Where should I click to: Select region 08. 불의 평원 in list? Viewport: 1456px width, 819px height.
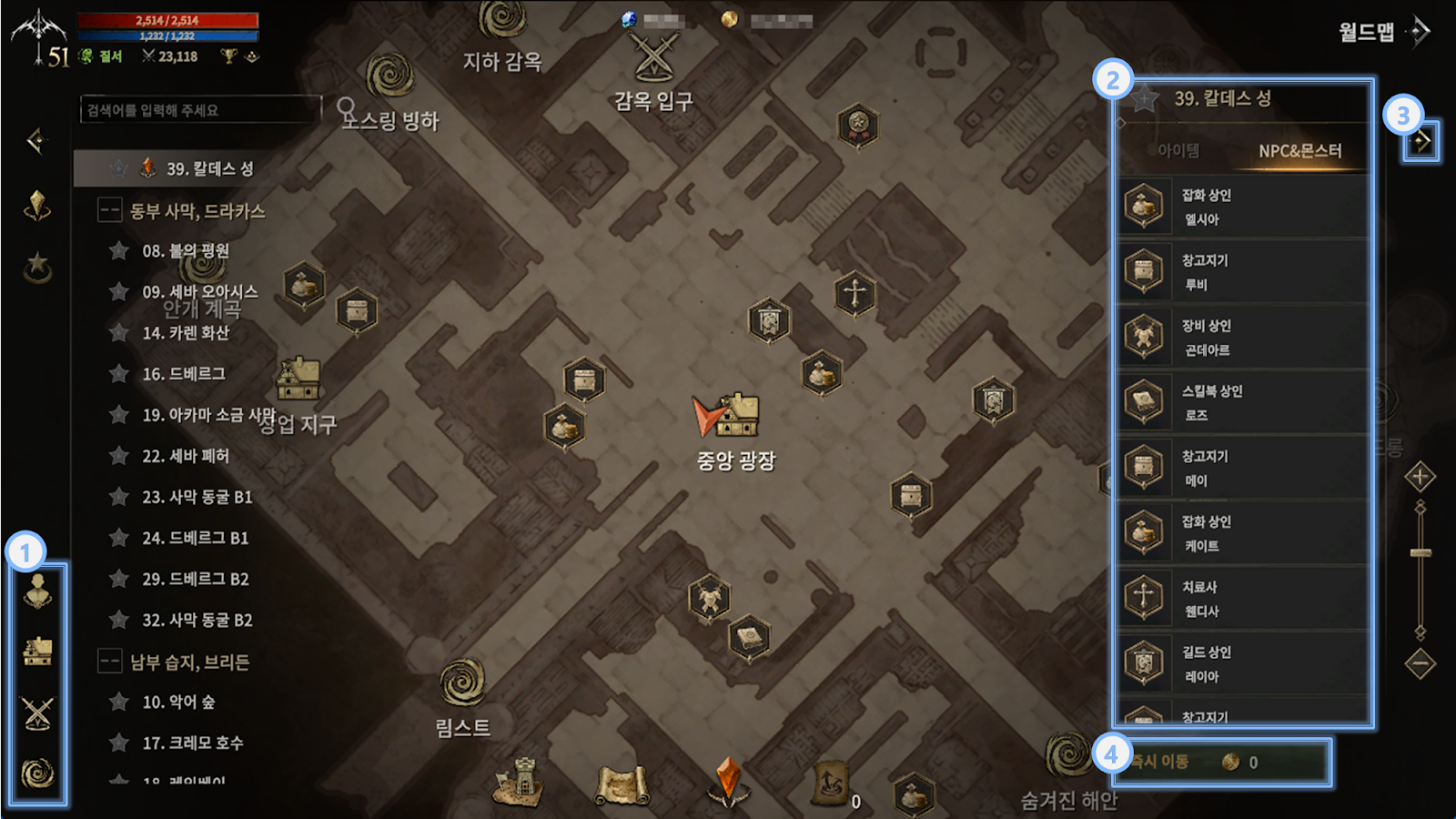pos(185,251)
